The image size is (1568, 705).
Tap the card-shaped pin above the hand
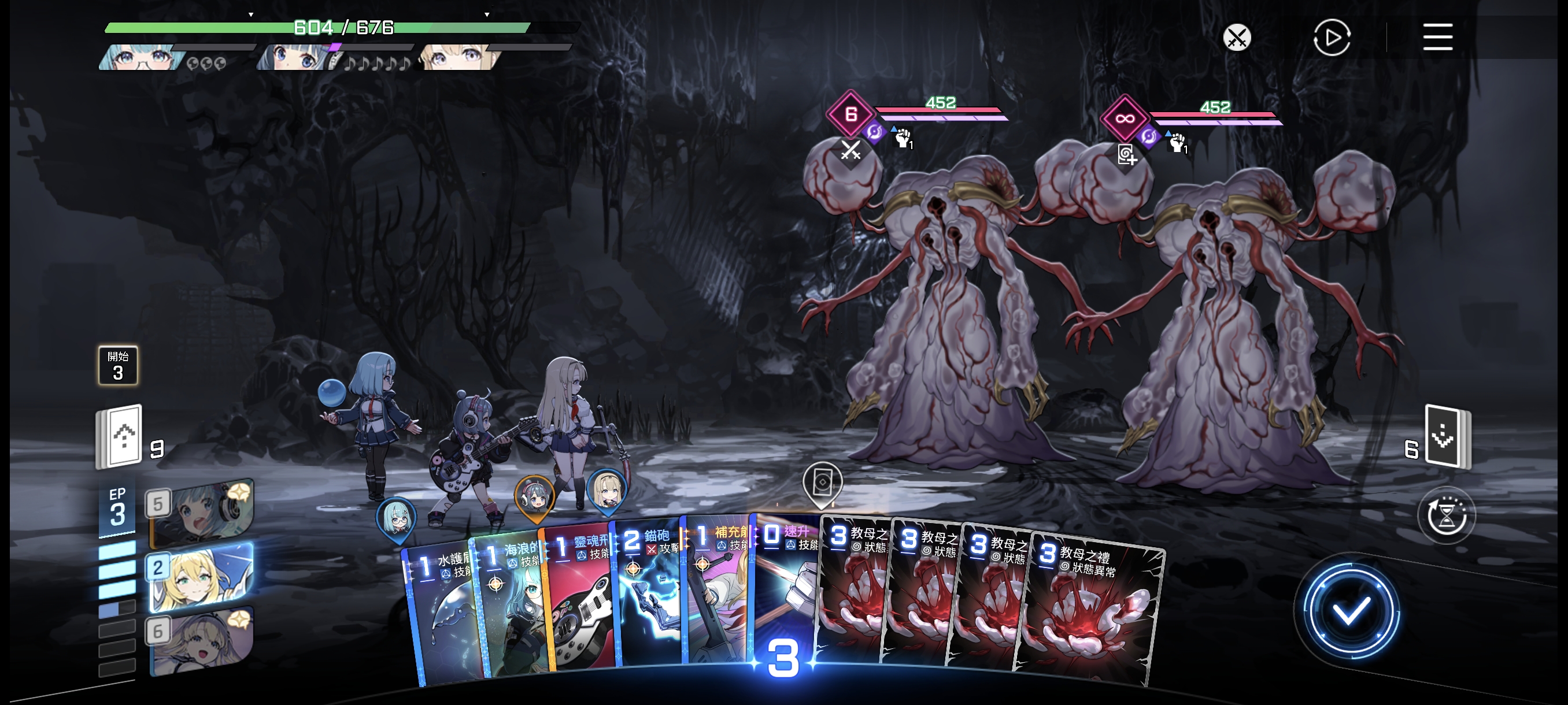pyautogui.click(x=822, y=483)
